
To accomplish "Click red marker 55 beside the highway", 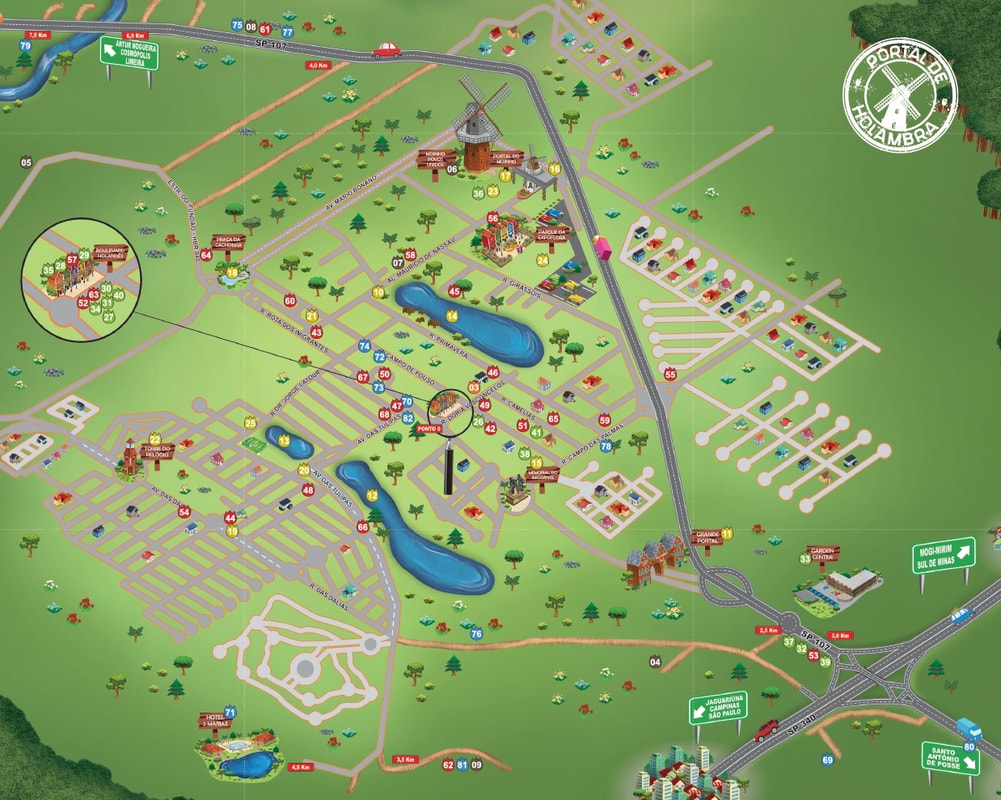I will coord(670,374).
